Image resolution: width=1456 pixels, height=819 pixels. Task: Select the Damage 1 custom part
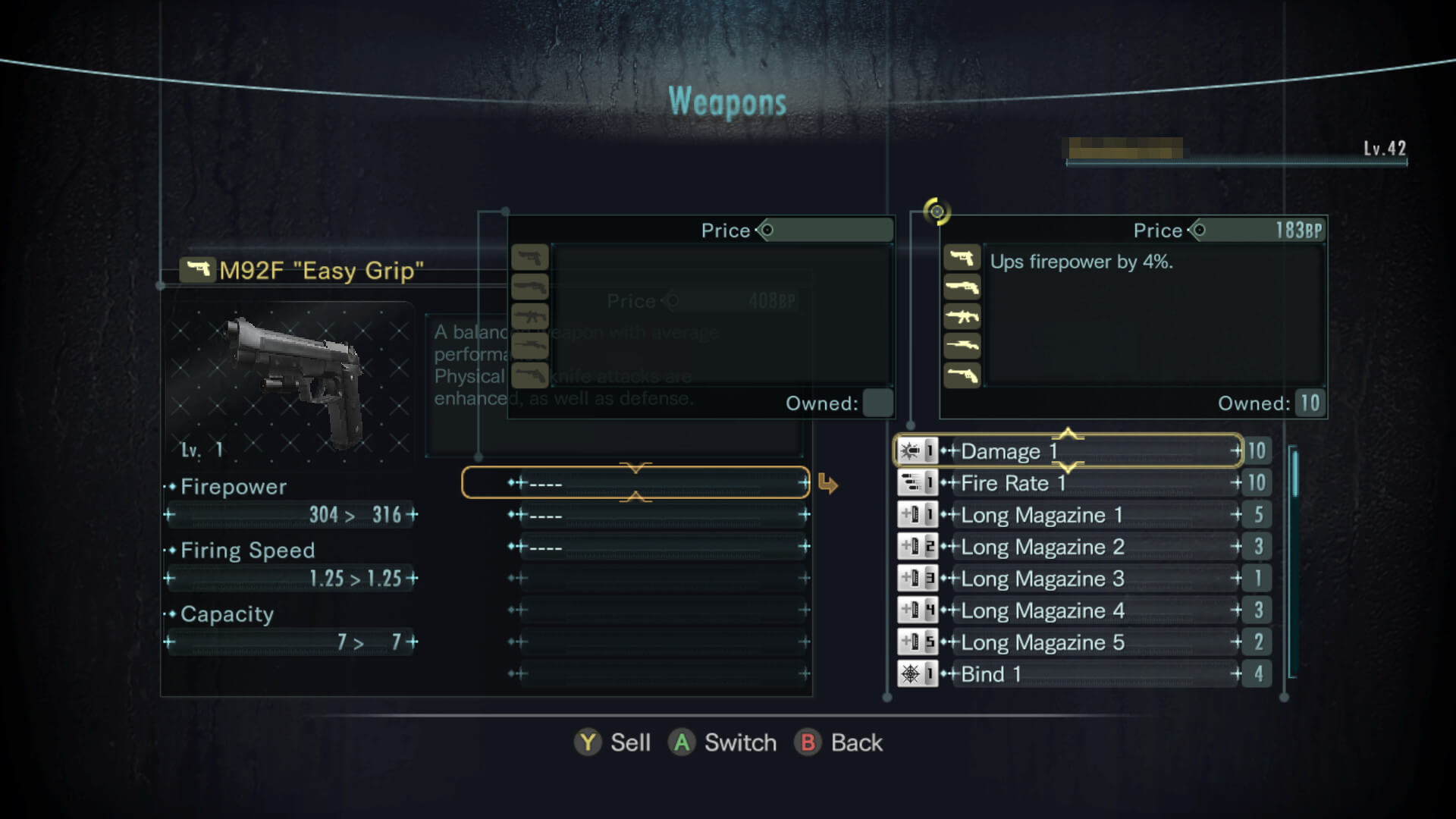(x=1068, y=451)
